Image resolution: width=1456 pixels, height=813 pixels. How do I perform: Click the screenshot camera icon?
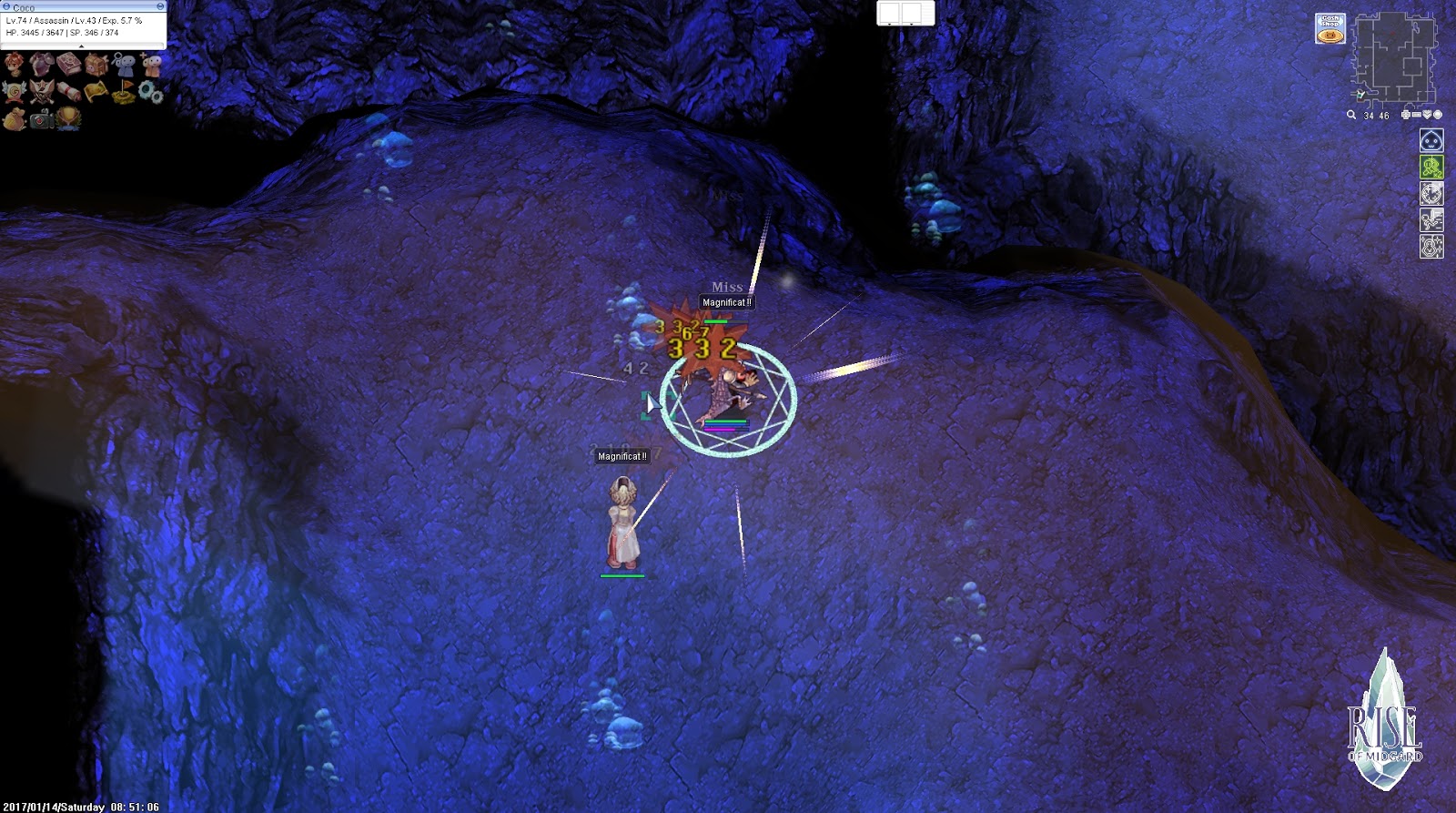[x=40, y=119]
